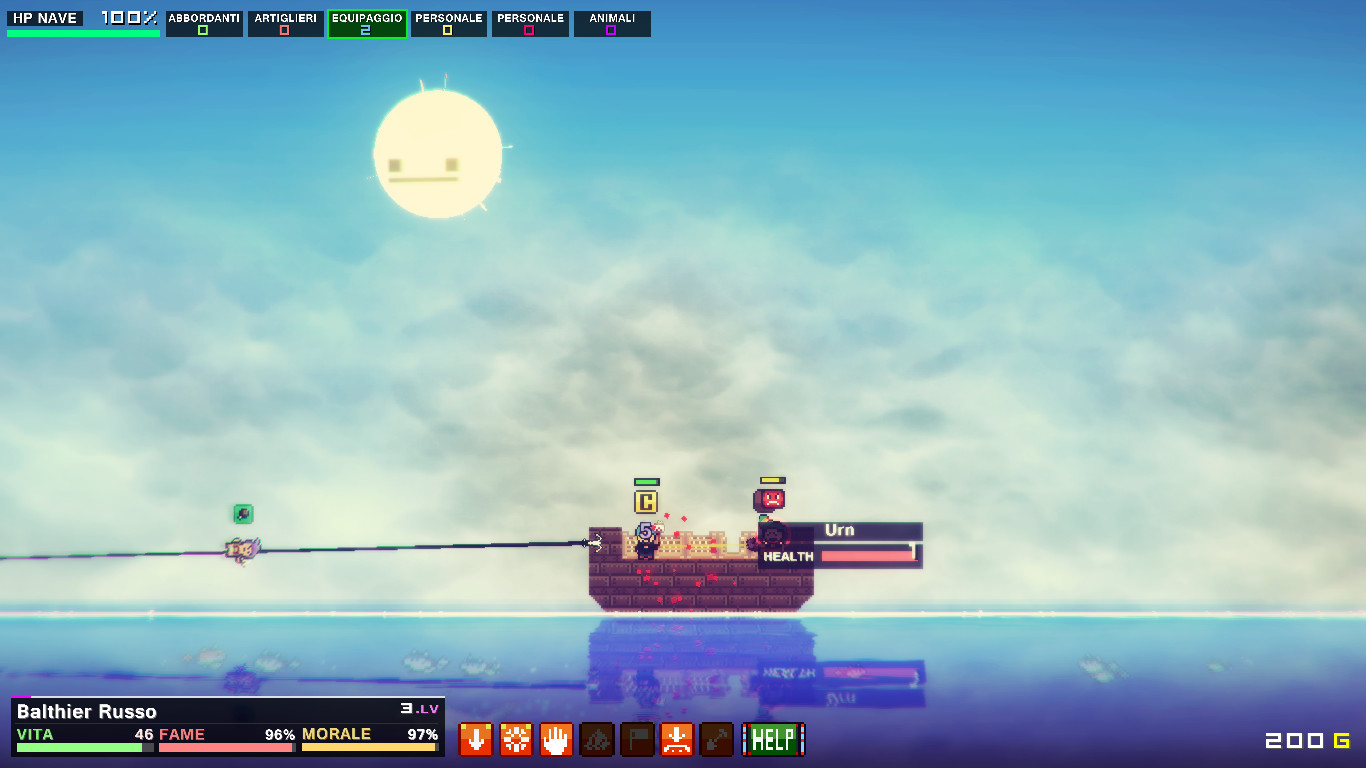The width and height of the screenshot is (1366, 768).
Task: Select the greyed-out flag command icon
Action: 637,740
